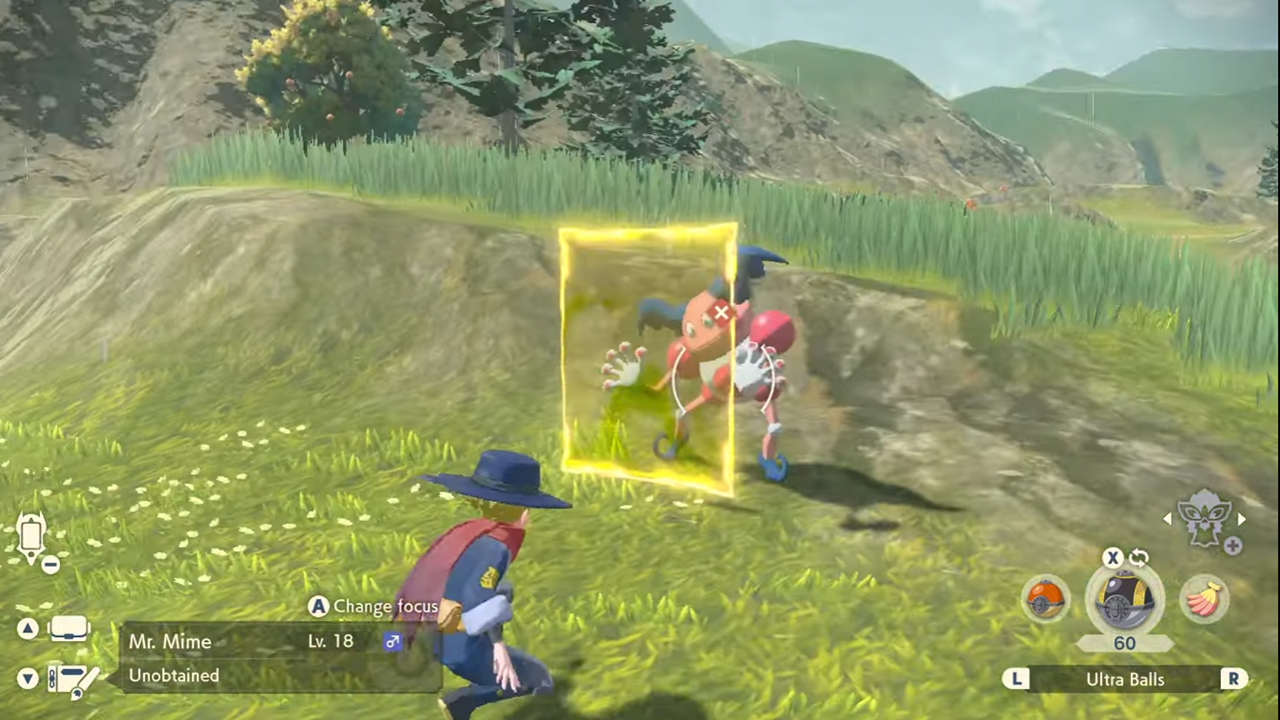The image size is (1280, 720).
Task: Select the Poké Ball item icon
Action: 1046,600
